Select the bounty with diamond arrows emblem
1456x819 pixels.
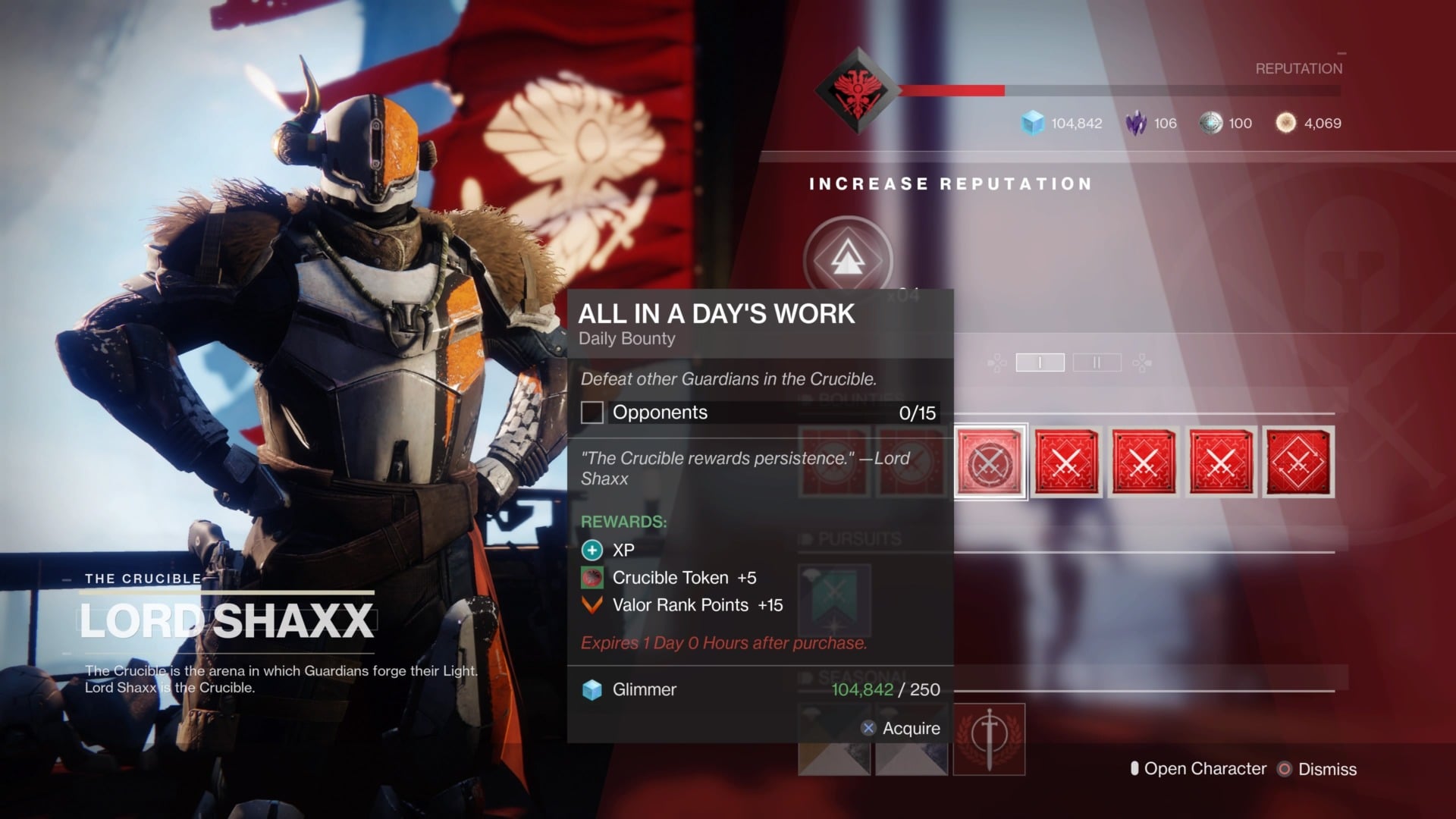pos(1298,462)
